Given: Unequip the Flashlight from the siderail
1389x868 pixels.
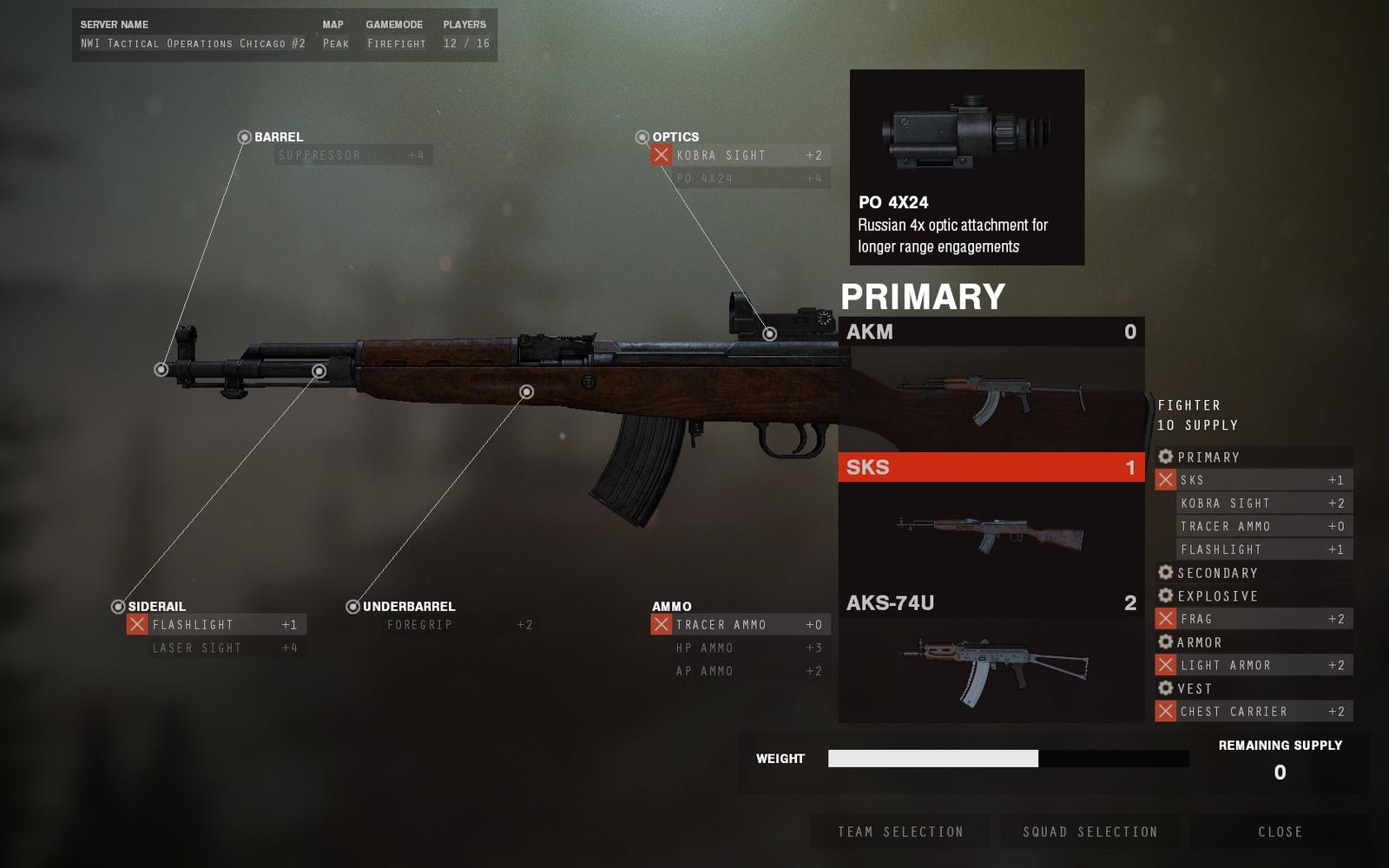Looking at the screenshot, I should click(x=137, y=624).
